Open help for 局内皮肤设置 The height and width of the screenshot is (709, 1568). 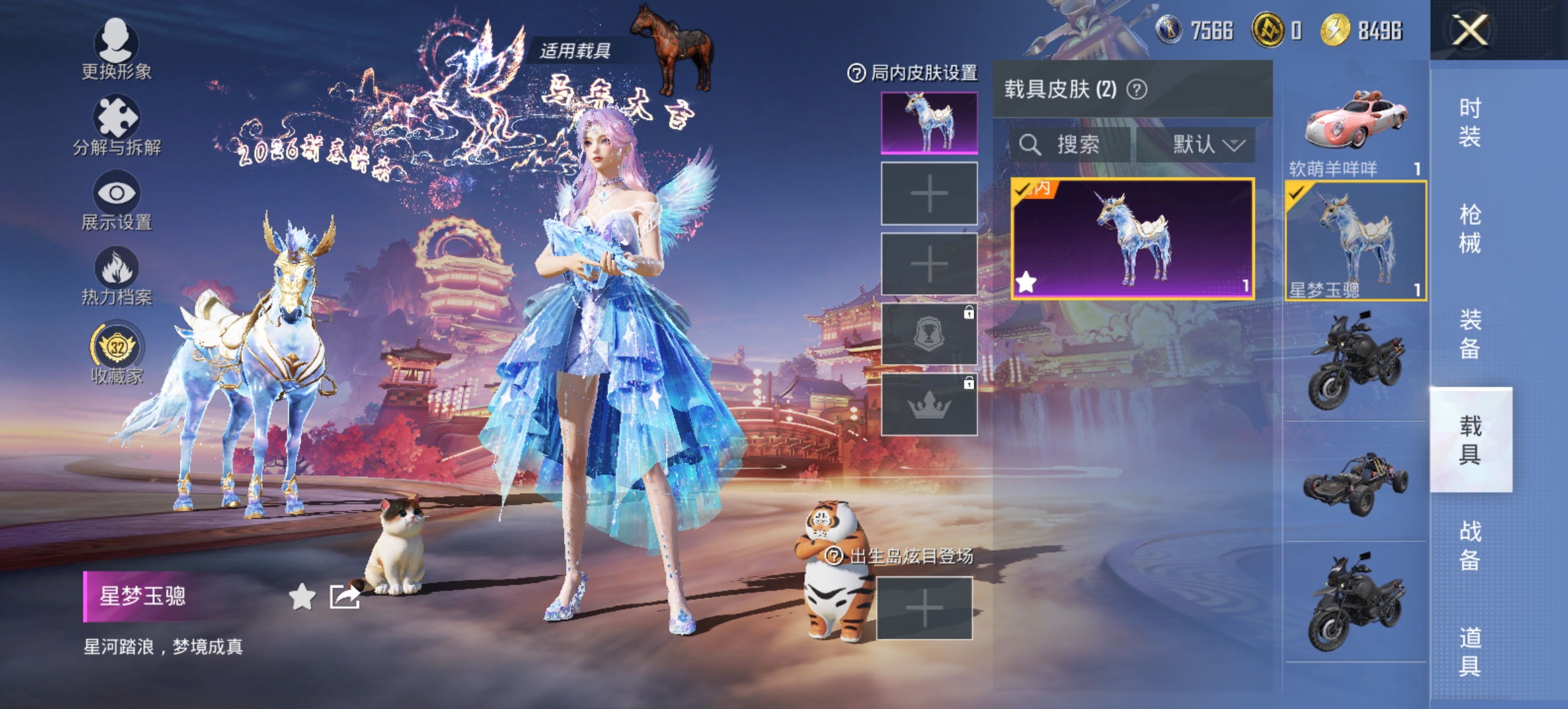click(x=856, y=73)
